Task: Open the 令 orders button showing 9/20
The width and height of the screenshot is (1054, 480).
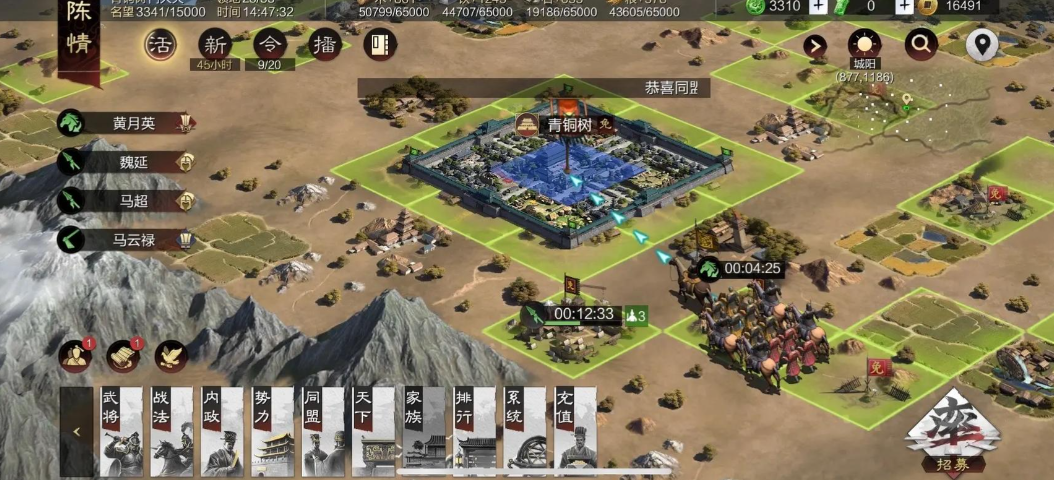Action: pyautogui.click(x=269, y=45)
